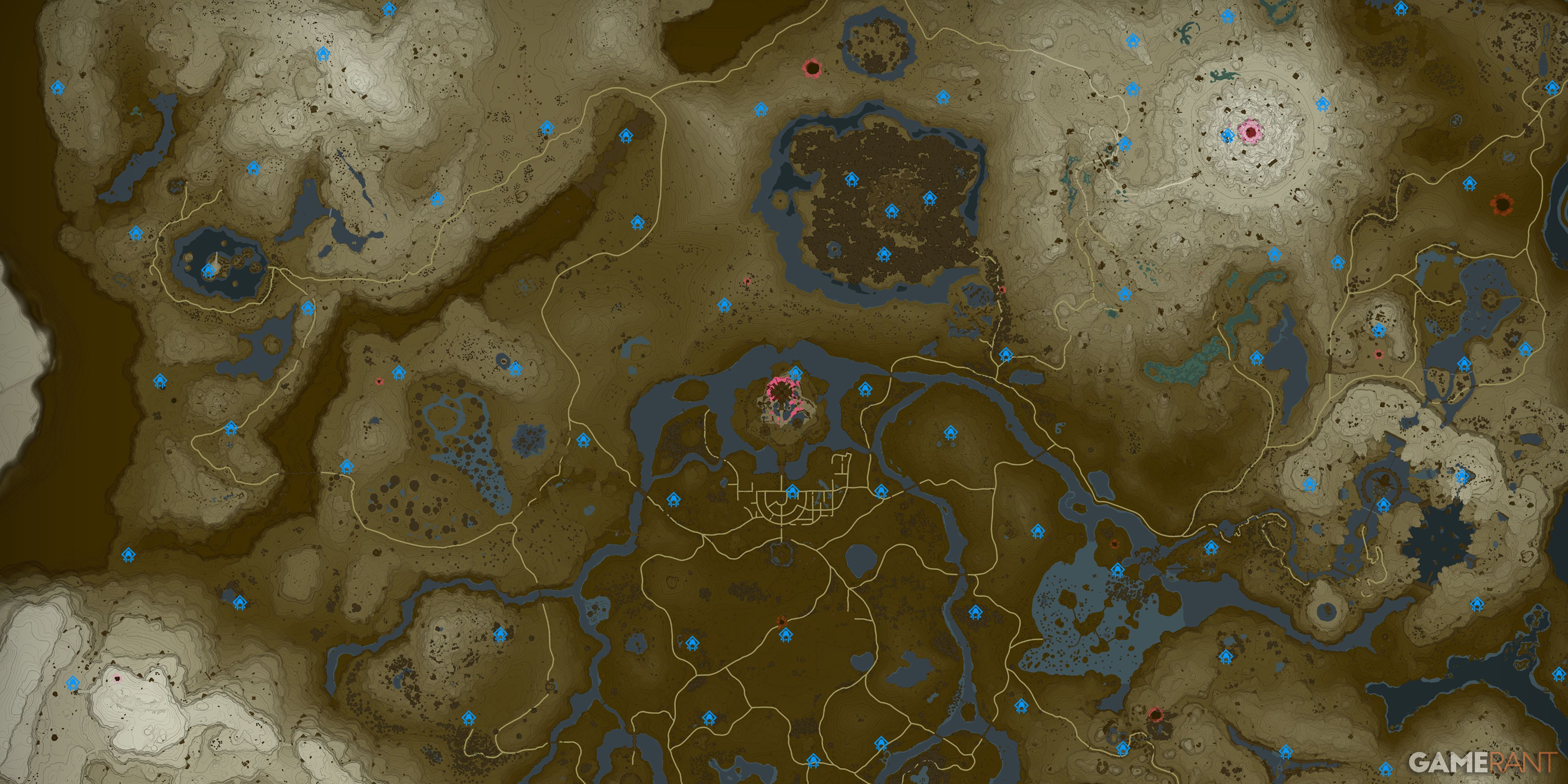Select the shrine marker below the semicircular town ruins

[x=793, y=491]
